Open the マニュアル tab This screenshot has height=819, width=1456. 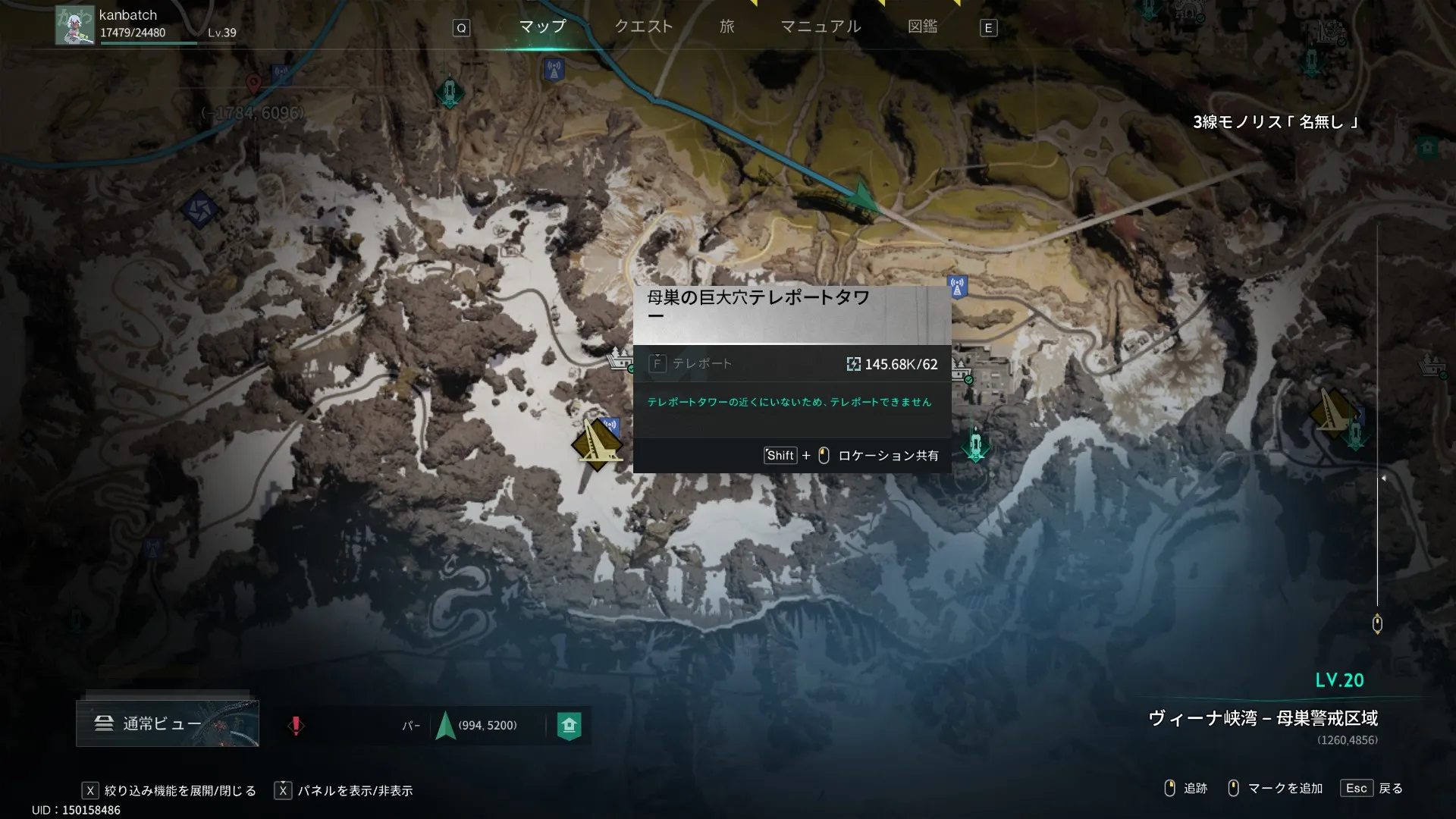tap(821, 27)
